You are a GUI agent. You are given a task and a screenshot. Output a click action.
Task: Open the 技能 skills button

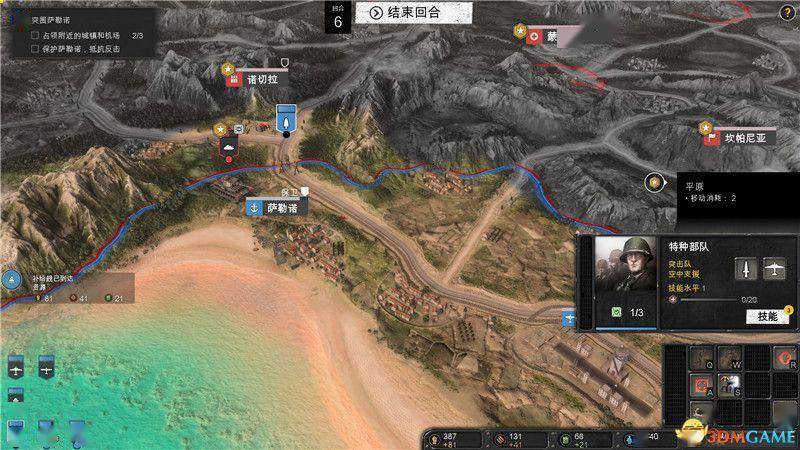(x=766, y=316)
